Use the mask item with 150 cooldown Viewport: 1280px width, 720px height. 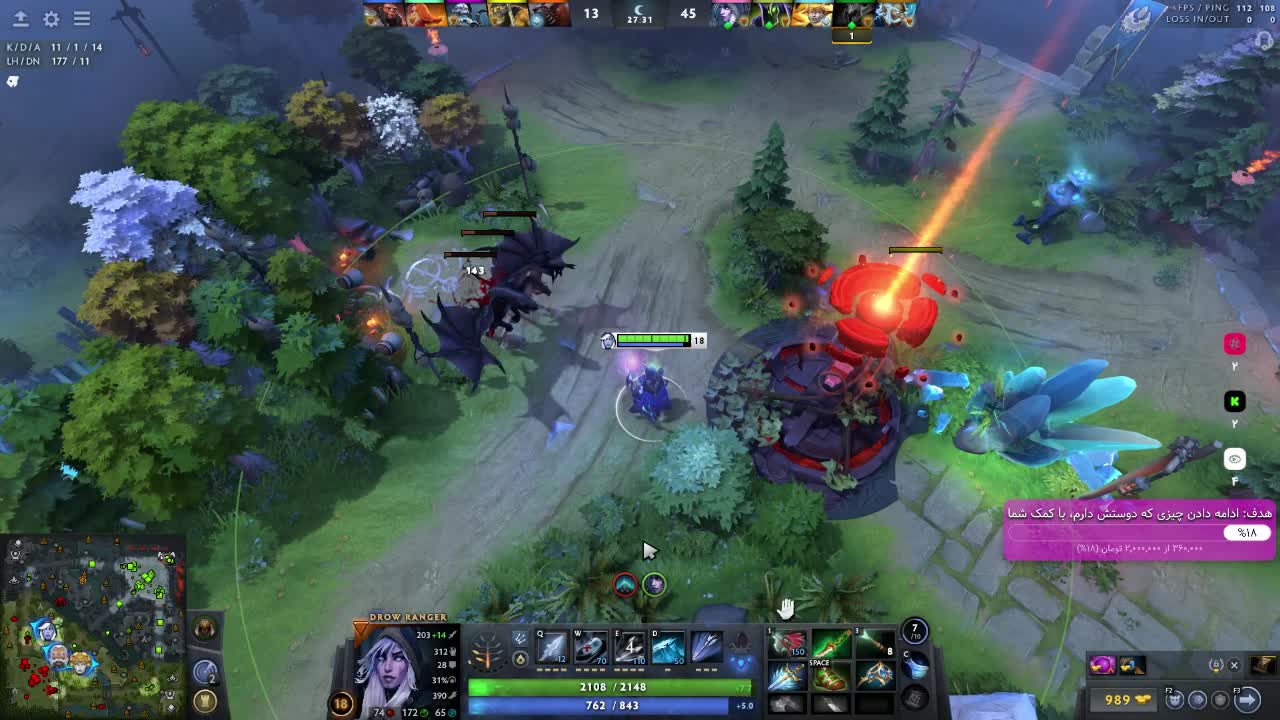(x=787, y=644)
